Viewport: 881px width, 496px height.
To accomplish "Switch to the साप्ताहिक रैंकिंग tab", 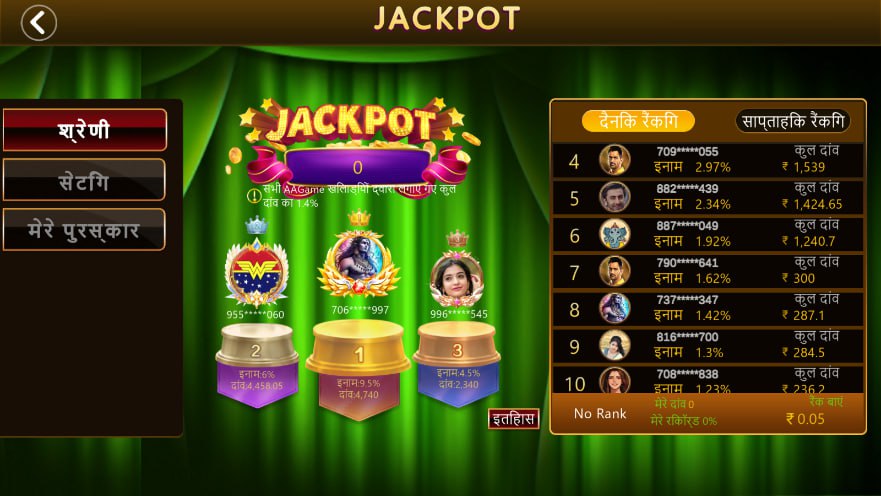I will [x=792, y=120].
